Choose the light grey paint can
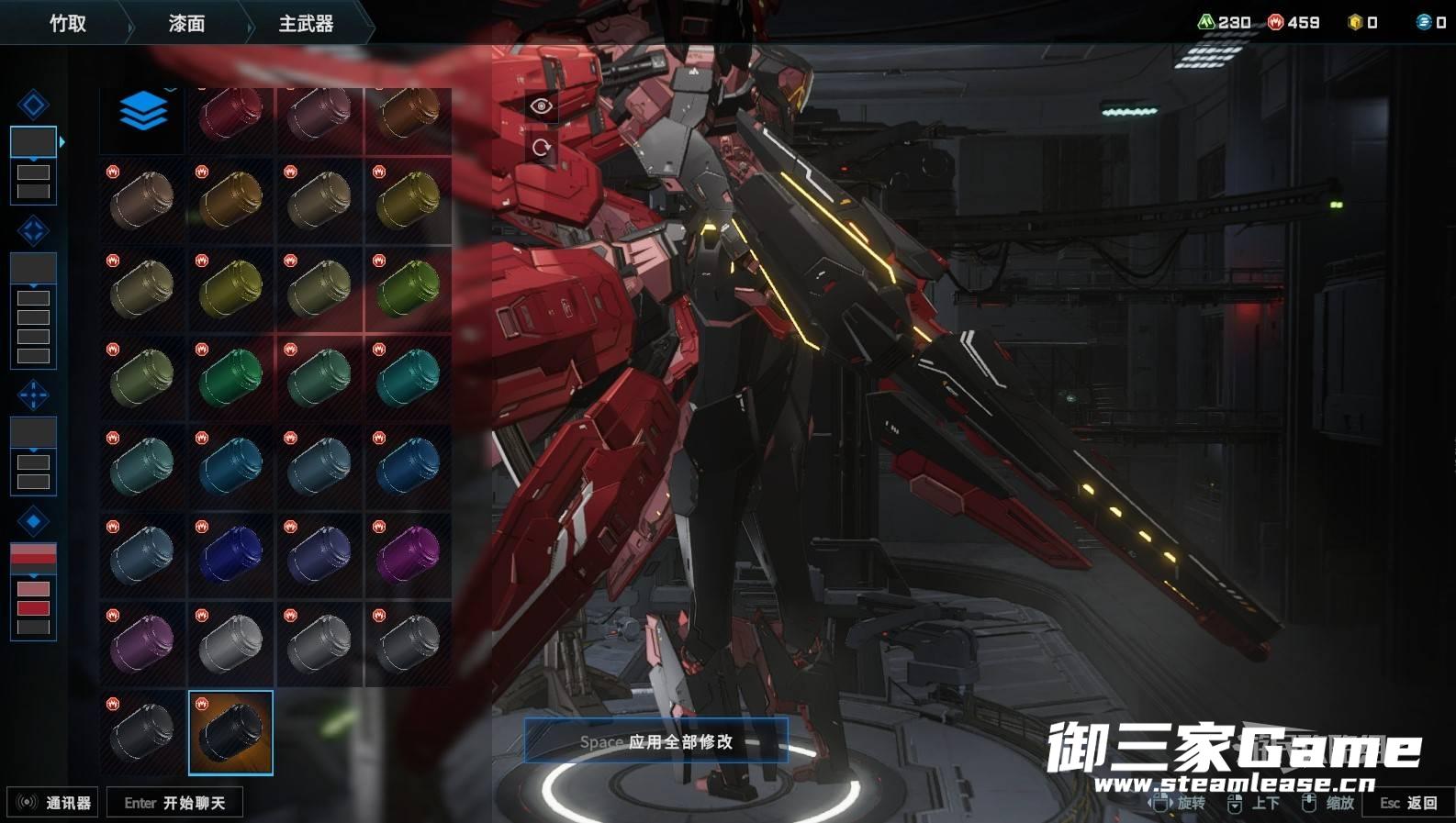This screenshot has height=823, width=1456. click(x=230, y=642)
